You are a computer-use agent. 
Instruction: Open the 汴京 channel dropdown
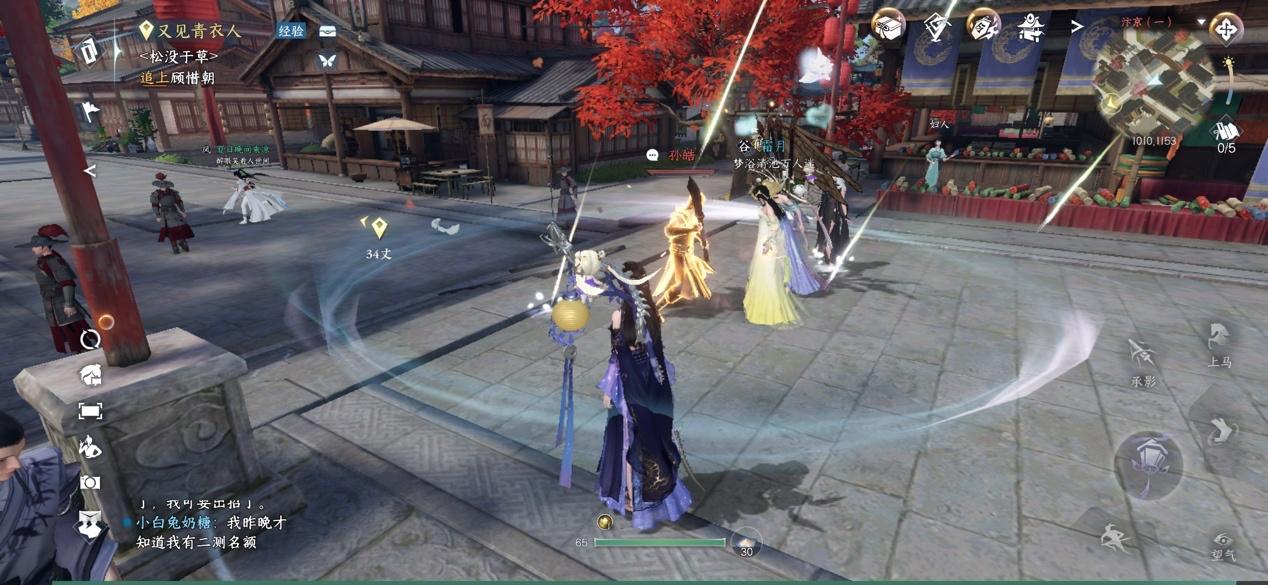tap(1201, 22)
